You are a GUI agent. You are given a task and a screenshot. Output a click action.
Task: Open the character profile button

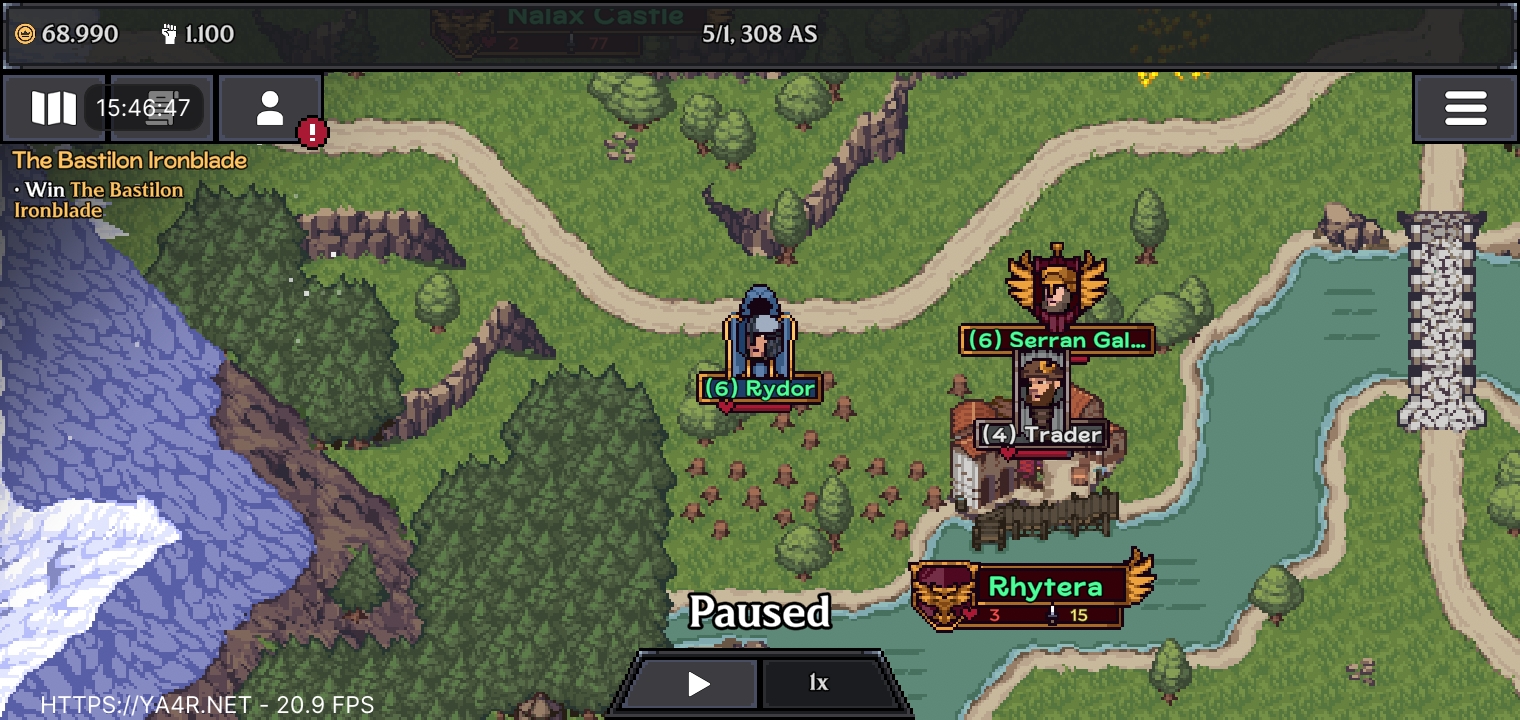(270, 108)
